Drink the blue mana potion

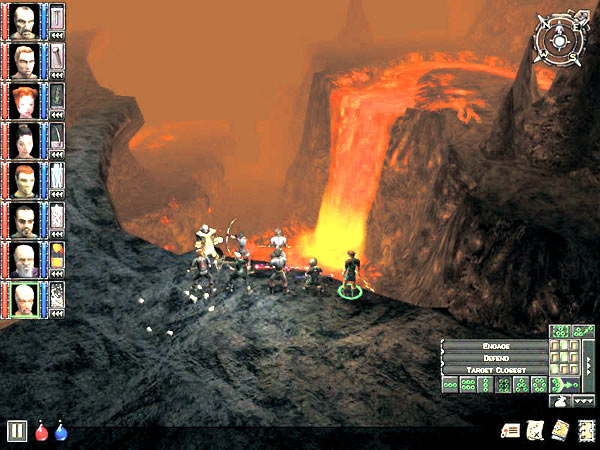(61, 431)
